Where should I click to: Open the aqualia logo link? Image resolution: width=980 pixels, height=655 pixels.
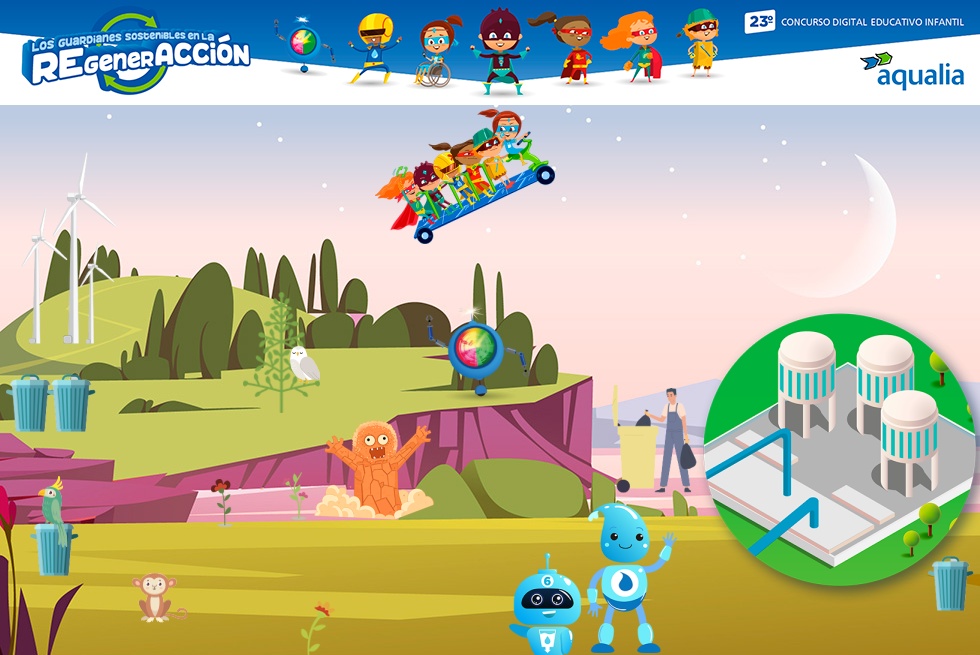[x=910, y=71]
